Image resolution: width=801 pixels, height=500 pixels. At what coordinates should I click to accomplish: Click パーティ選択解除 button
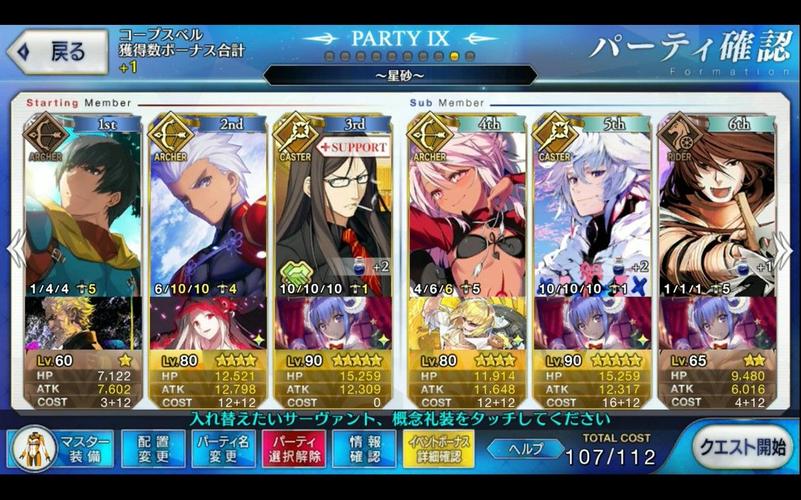pyautogui.click(x=293, y=448)
